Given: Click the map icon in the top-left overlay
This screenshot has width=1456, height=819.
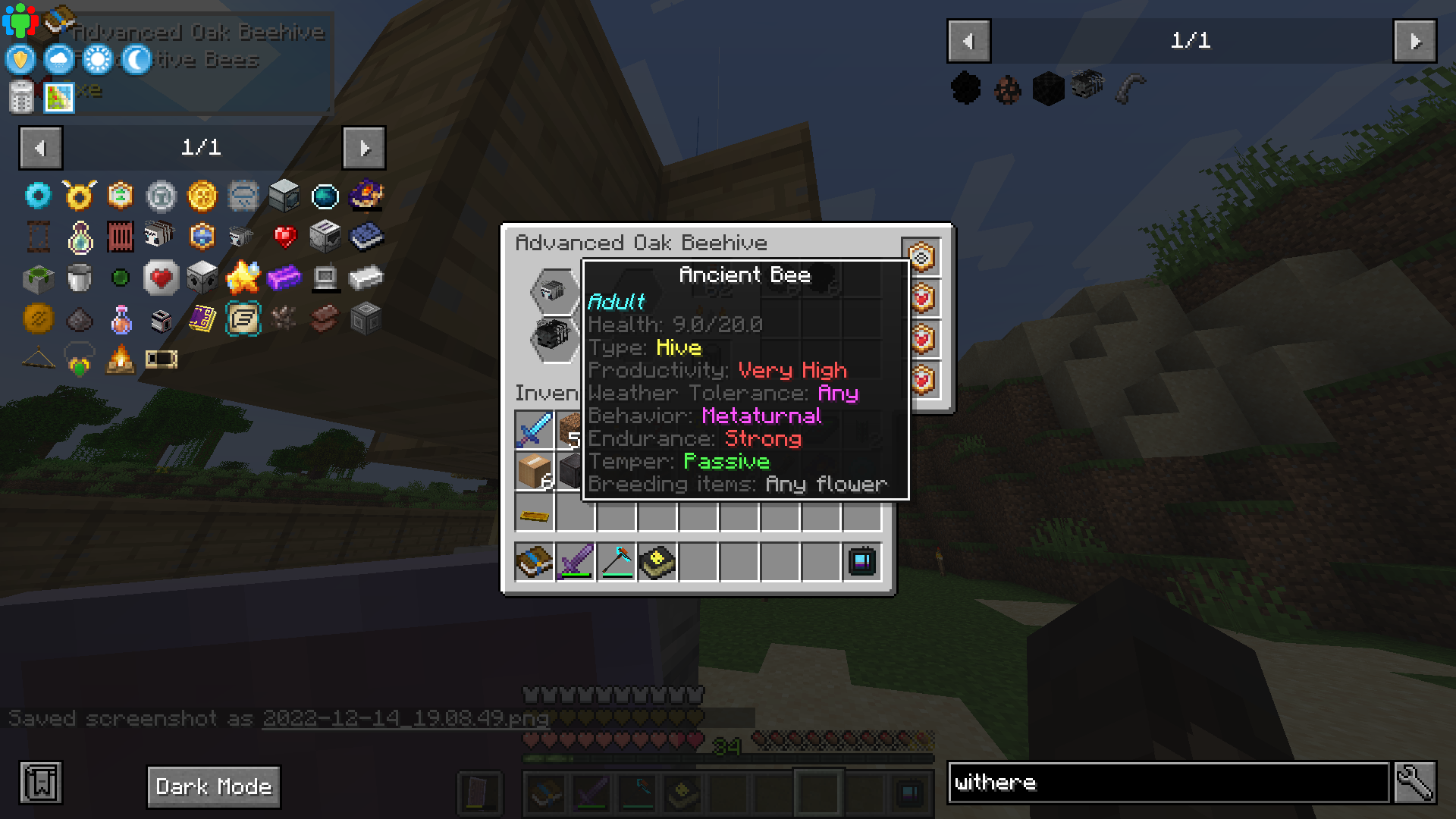Looking at the screenshot, I should pos(58,99).
